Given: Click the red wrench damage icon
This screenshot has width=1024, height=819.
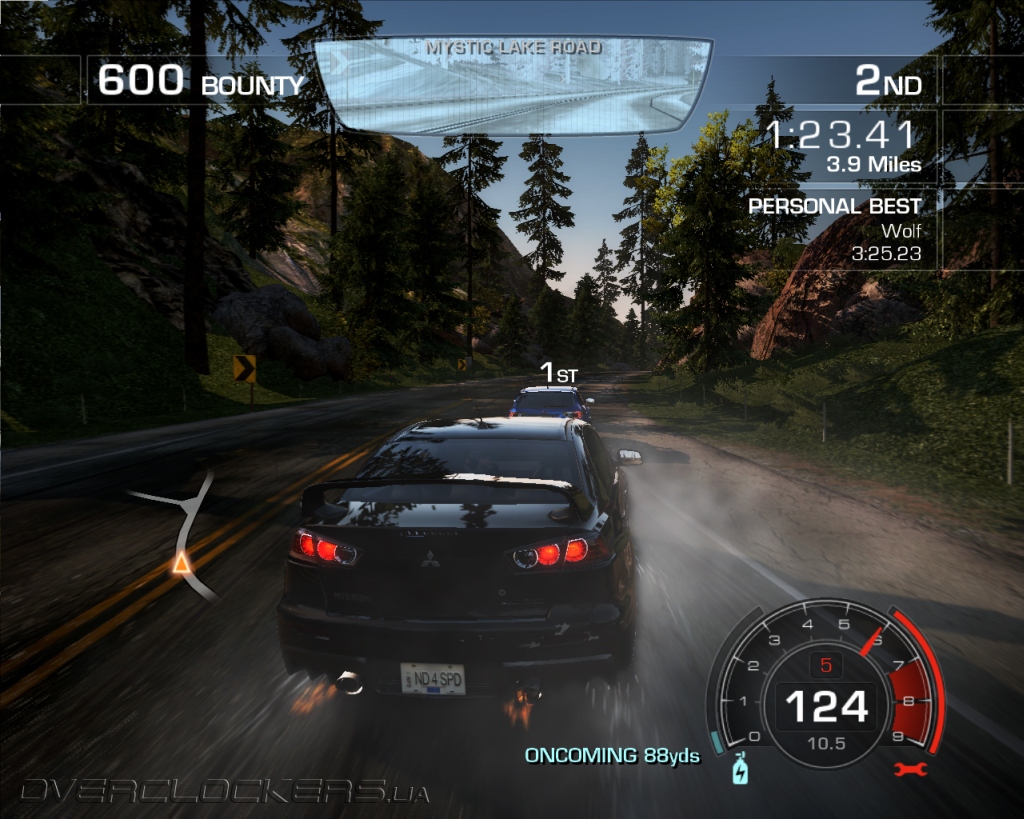Looking at the screenshot, I should (x=912, y=769).
